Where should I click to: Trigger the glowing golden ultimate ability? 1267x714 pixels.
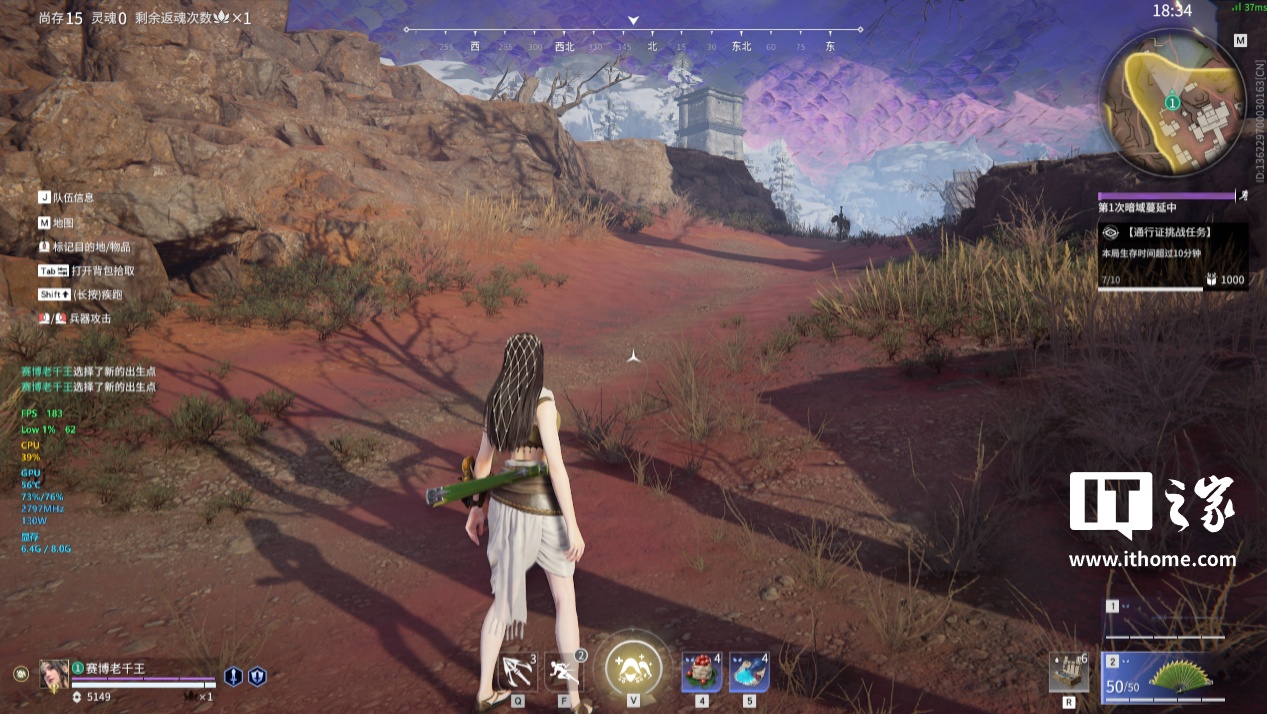click(633, 663)
